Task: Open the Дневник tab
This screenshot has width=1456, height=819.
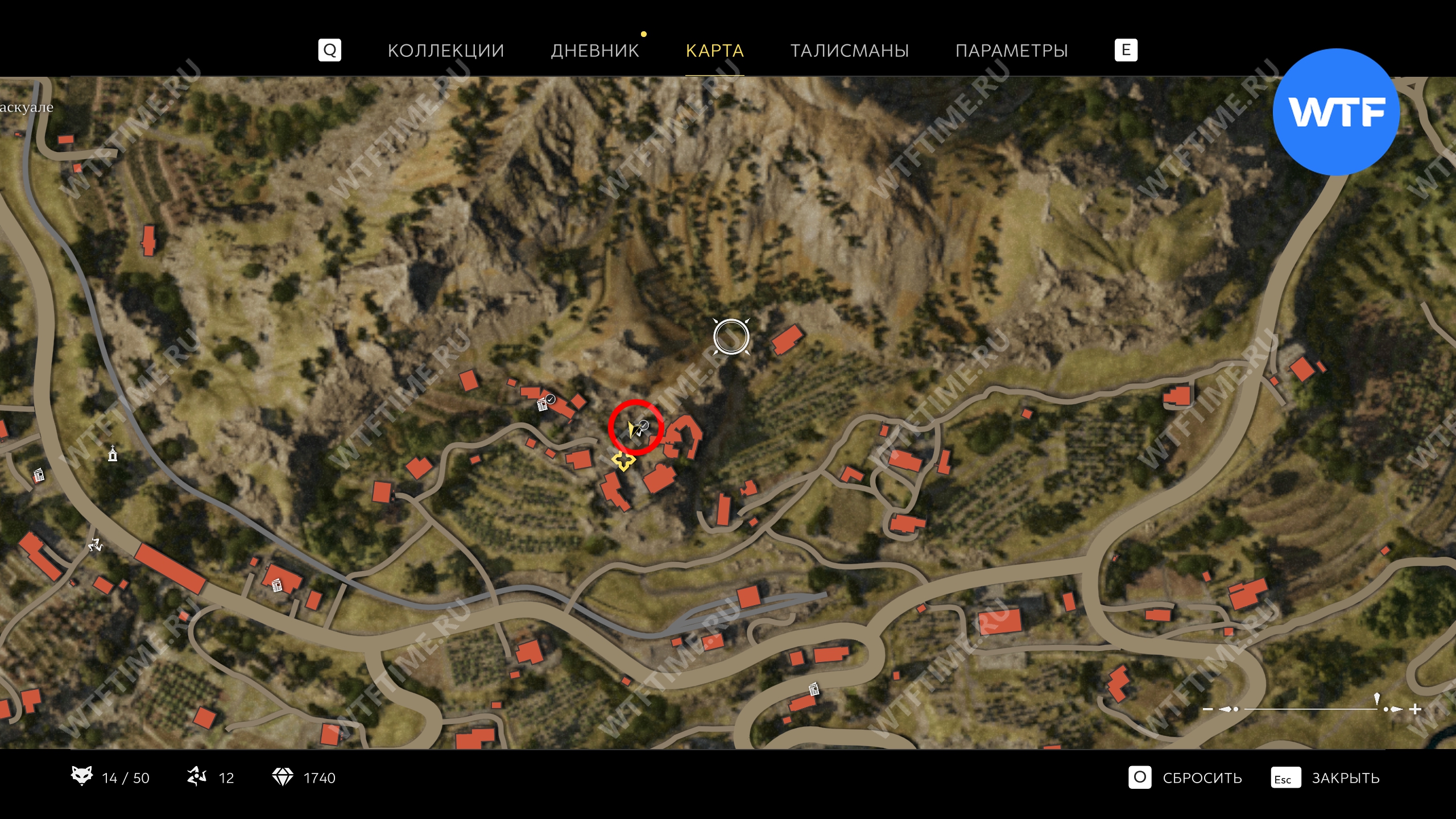Action: [x=594, y=51]
